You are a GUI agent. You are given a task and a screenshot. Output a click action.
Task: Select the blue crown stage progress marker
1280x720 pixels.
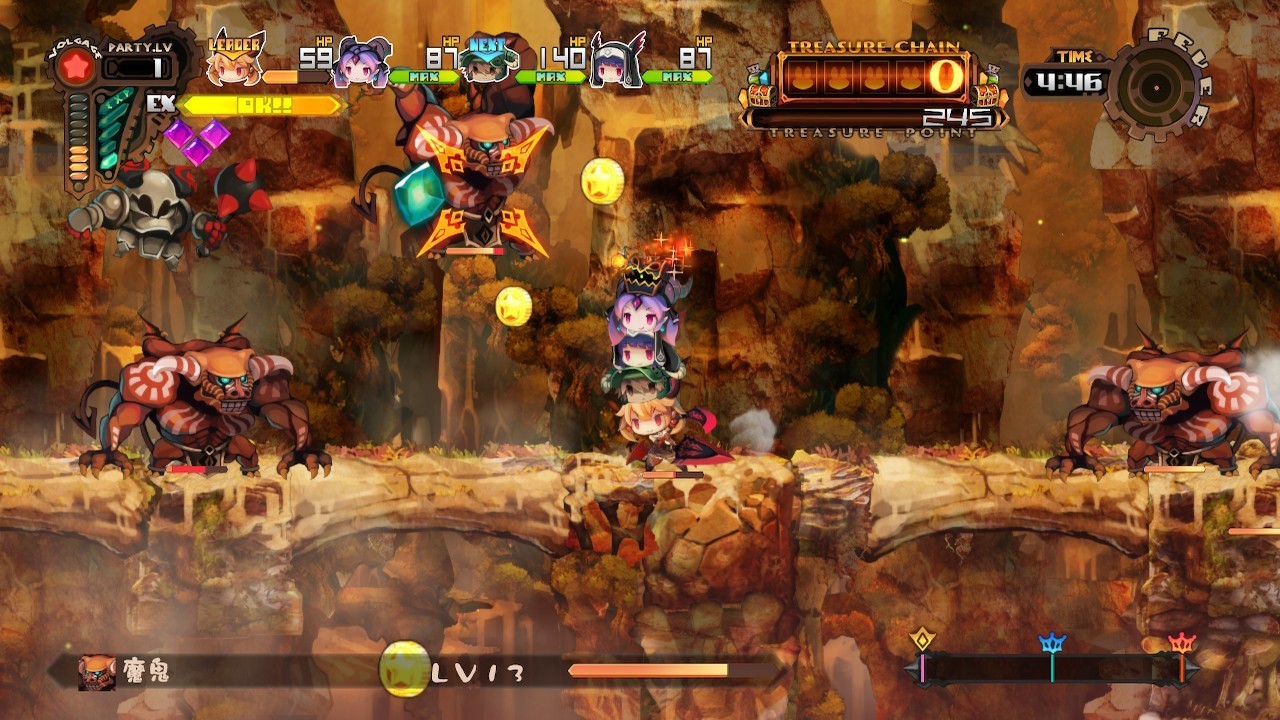click(1052, 645)
